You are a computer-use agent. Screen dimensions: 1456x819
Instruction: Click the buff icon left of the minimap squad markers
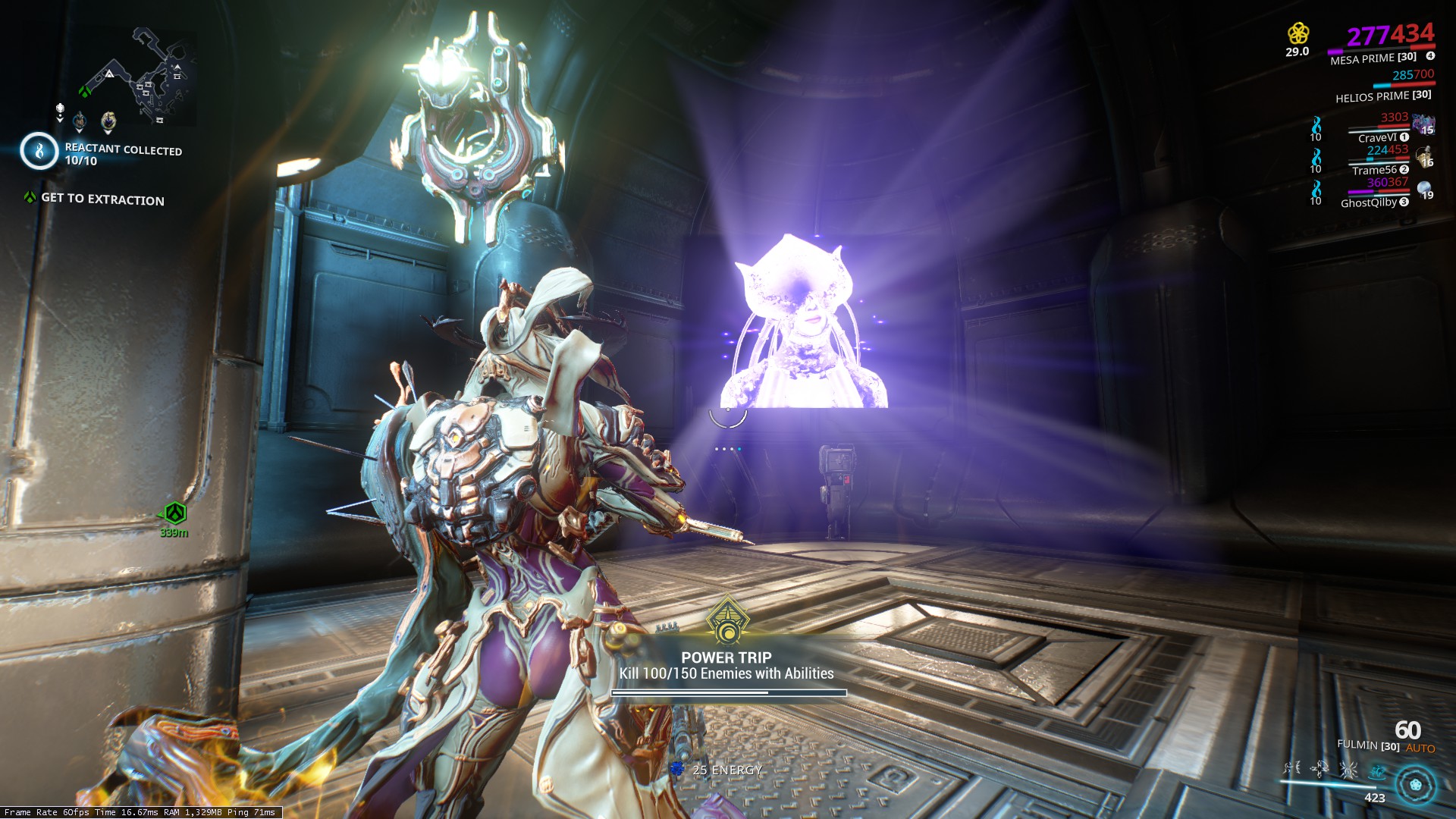coord(60,112)
